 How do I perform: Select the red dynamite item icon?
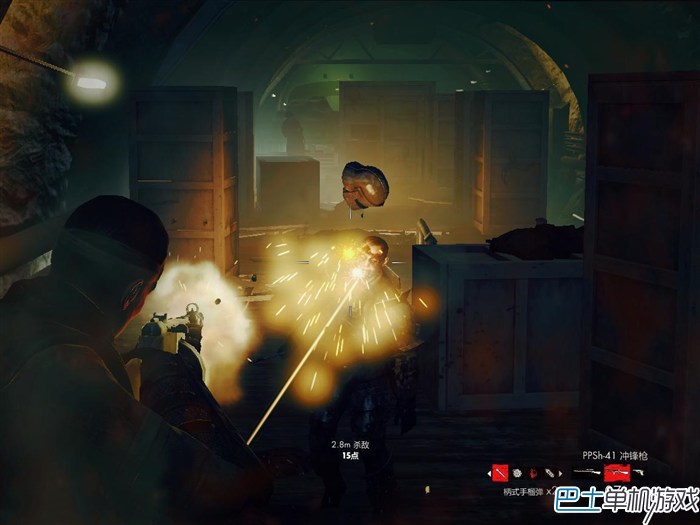pyautogui.click(x=533, y=472)
